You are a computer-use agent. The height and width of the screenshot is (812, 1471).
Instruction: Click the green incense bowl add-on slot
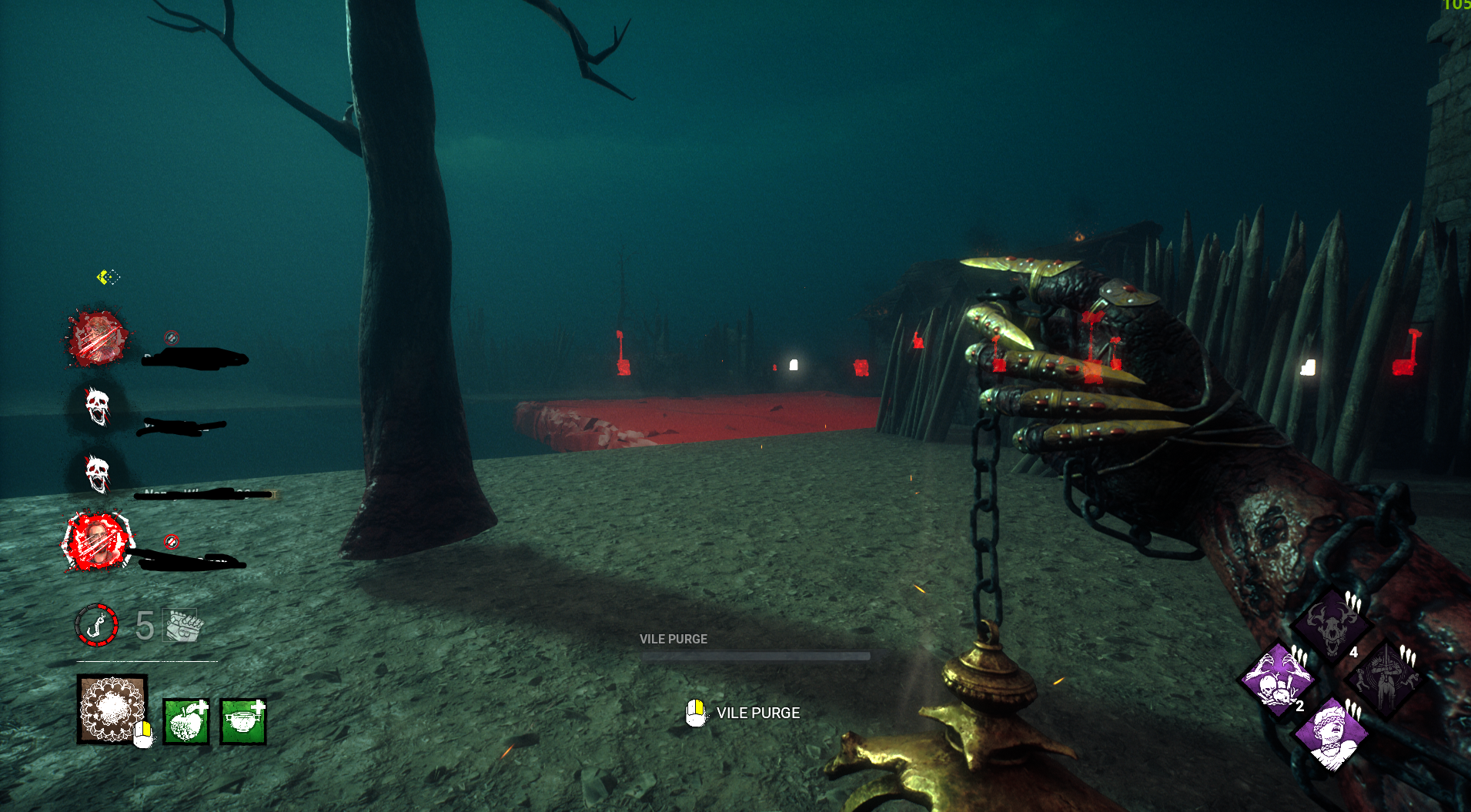click(x=242, y=722)
